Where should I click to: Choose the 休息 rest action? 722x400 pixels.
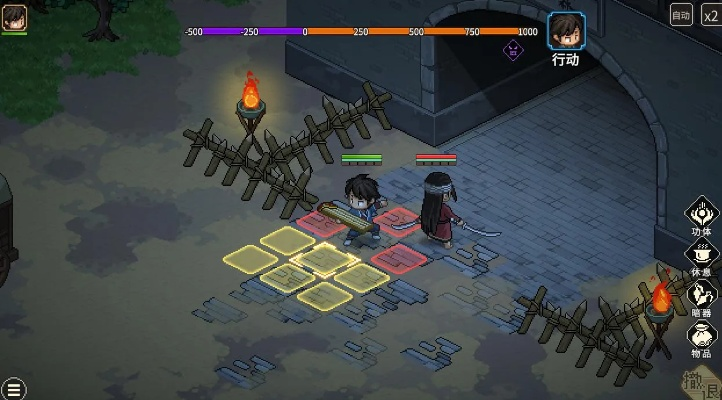tap(702, 255)
